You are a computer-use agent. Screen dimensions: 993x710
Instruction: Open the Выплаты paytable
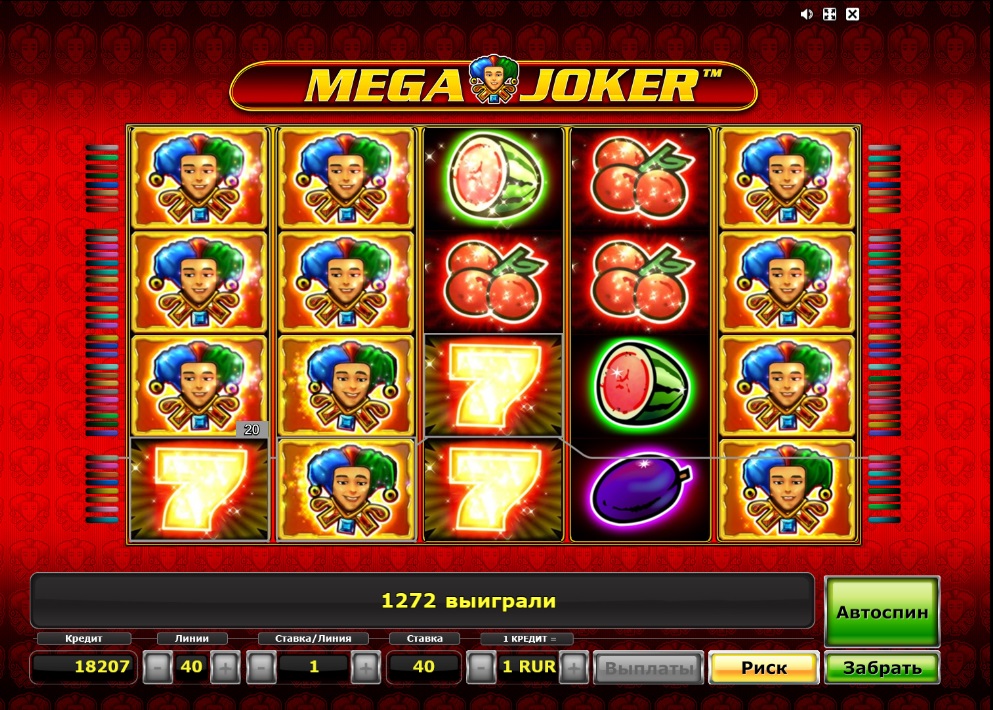(x=649, y=667)
